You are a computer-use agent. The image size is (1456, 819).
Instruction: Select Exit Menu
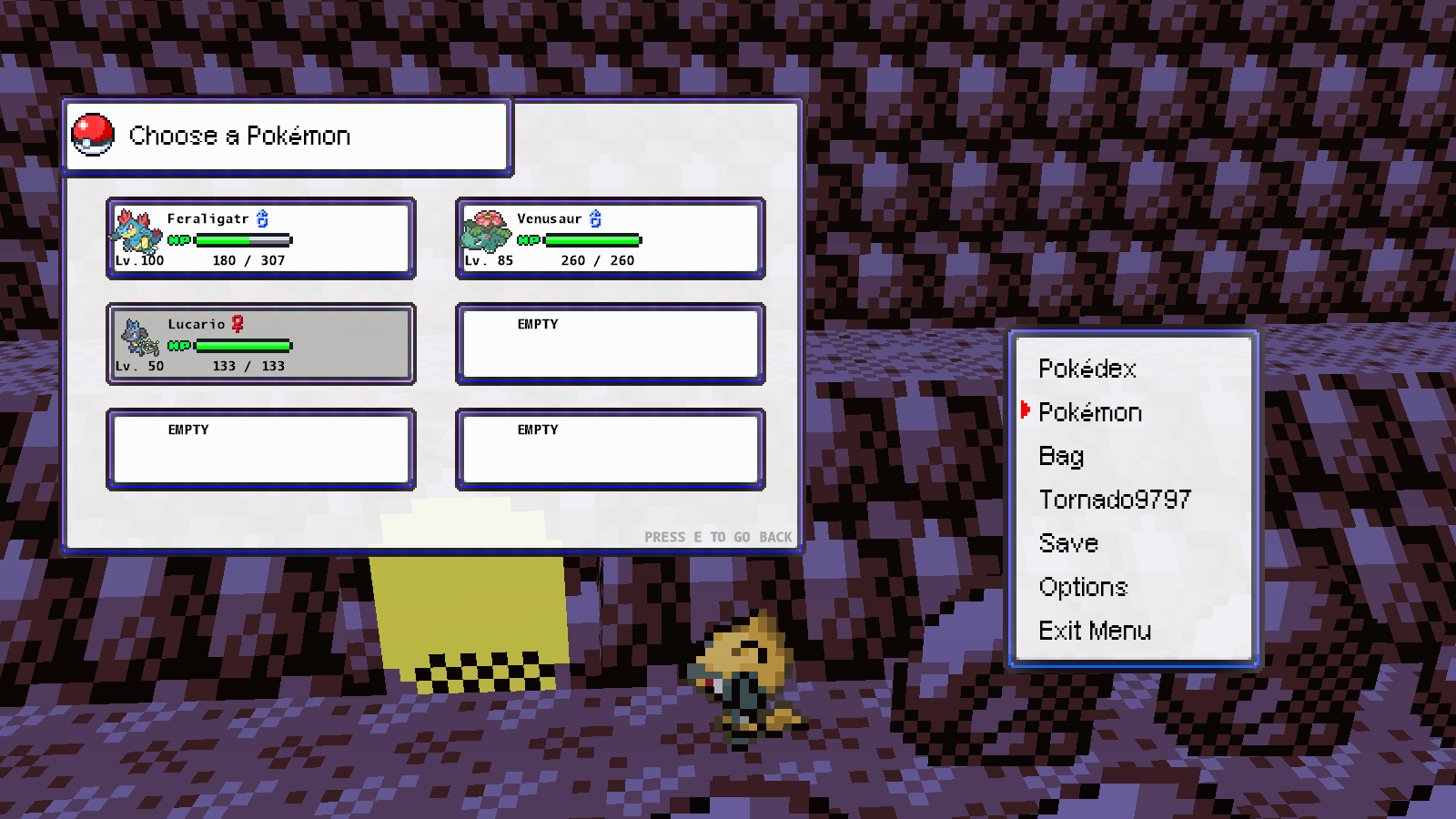(x=1095, y=631)
